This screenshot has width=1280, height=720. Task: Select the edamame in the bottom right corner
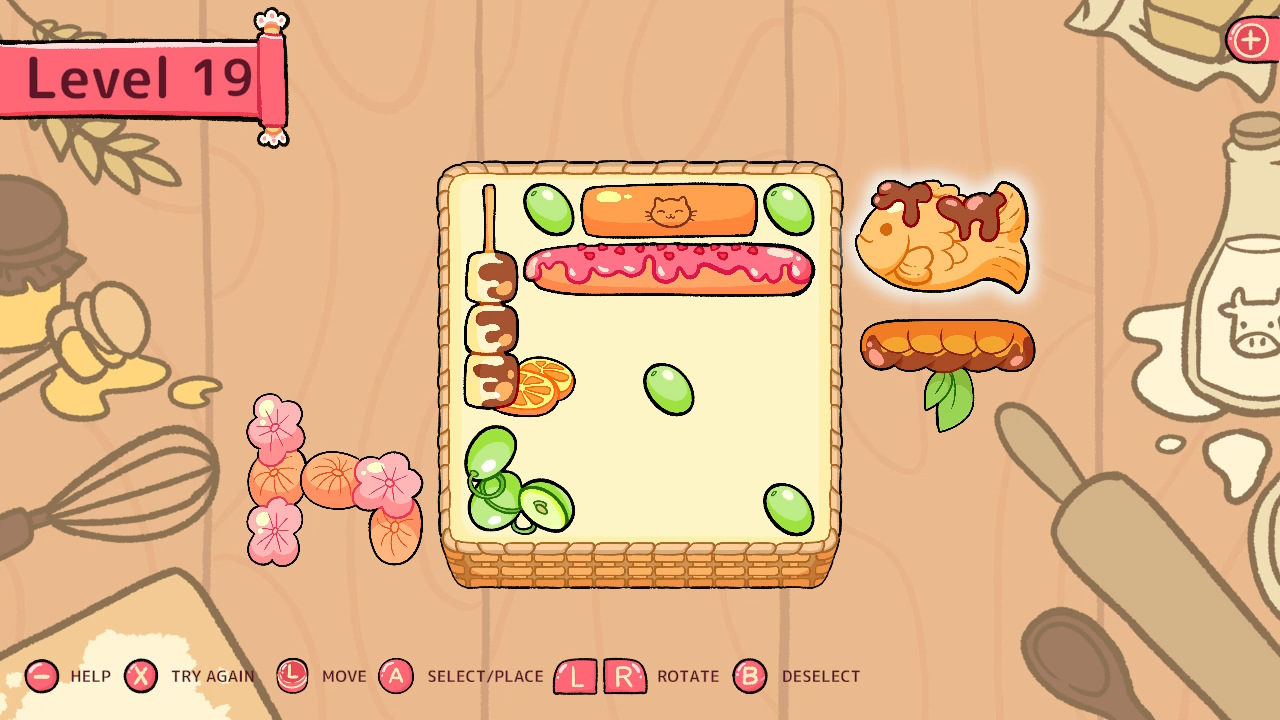tap(787, 508)
